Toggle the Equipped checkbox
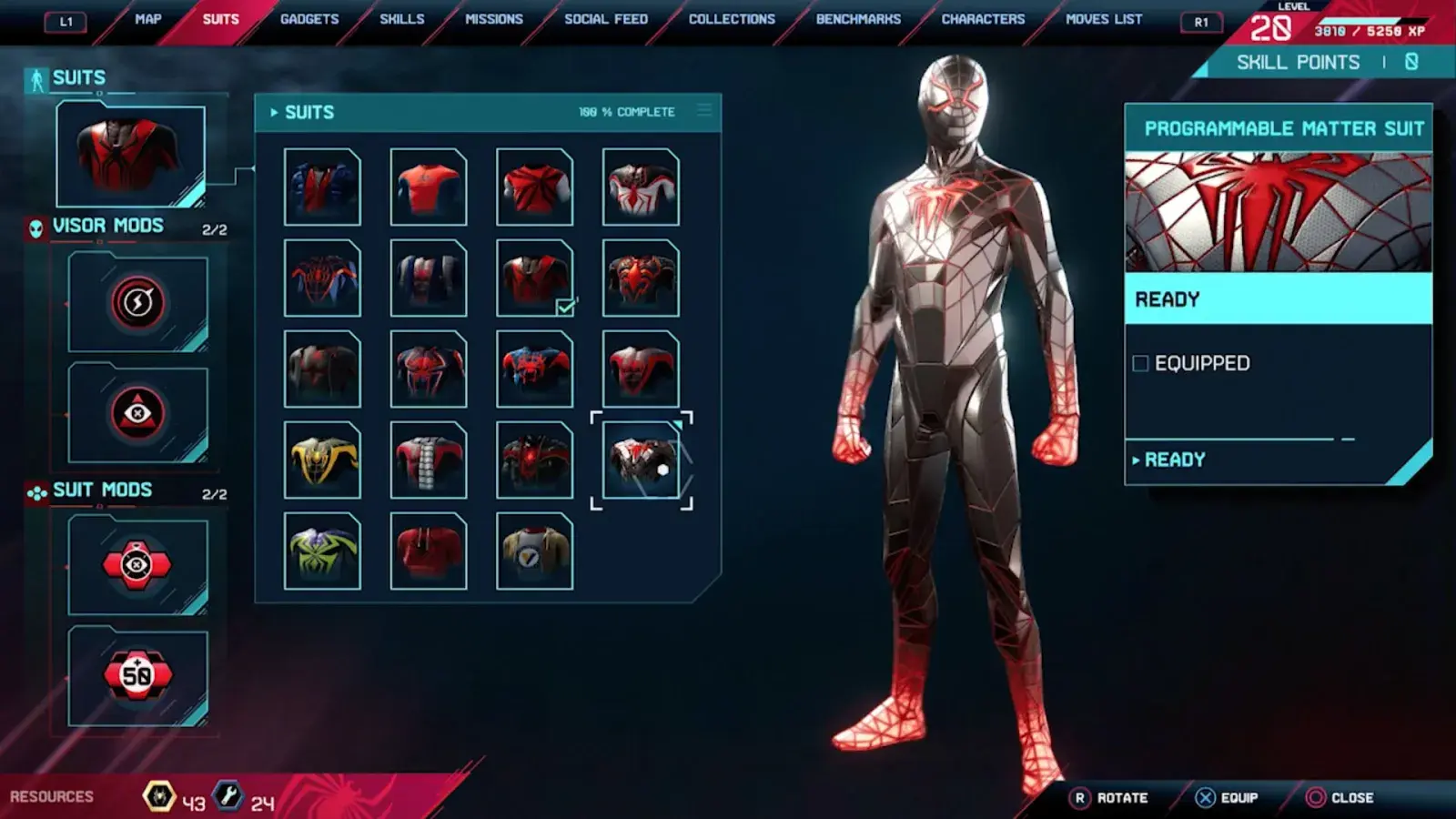The image size is (1456, 819). pyautogui.click(x=1140, y=364)
